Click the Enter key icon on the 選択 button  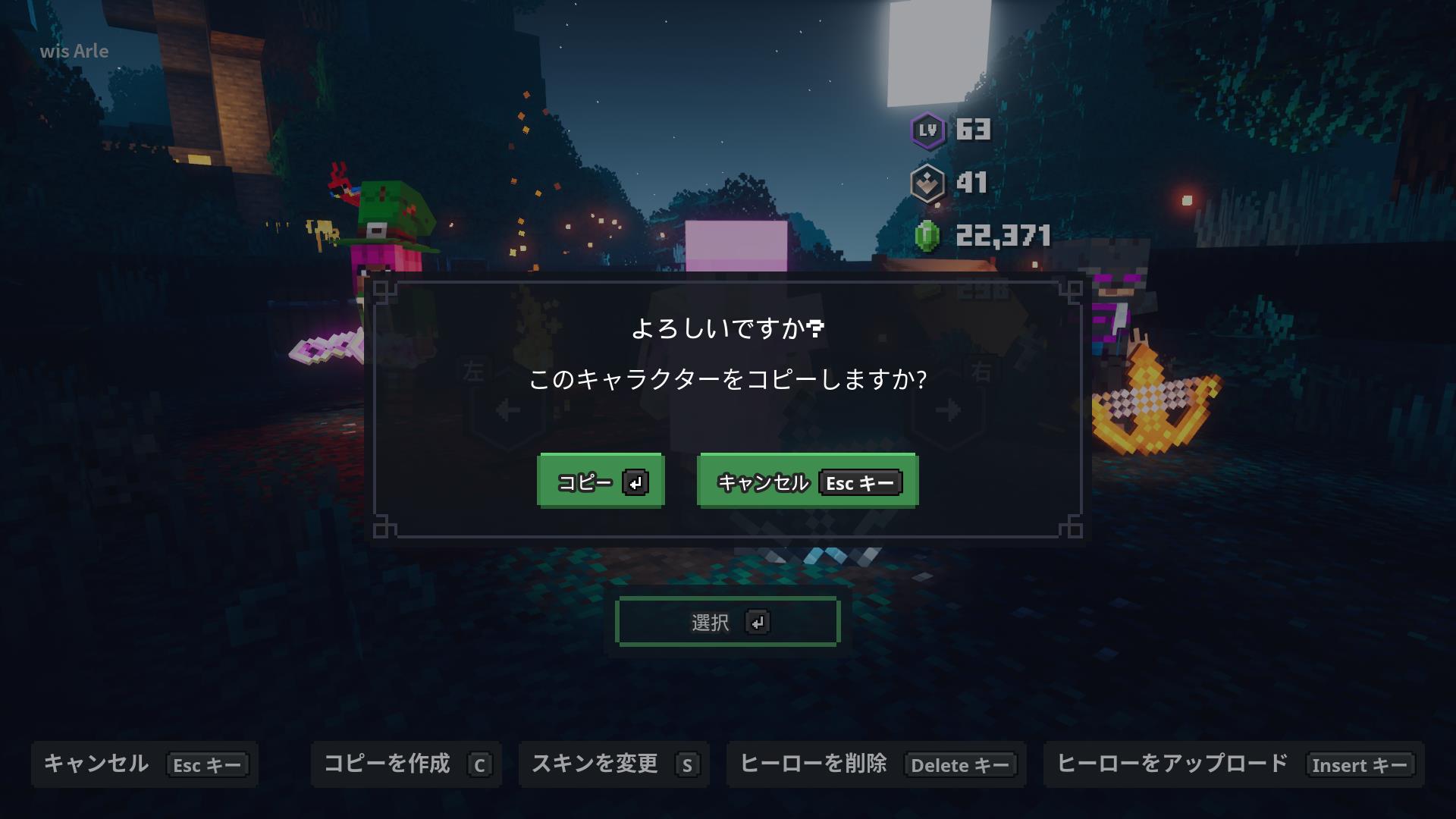[758, 621]
